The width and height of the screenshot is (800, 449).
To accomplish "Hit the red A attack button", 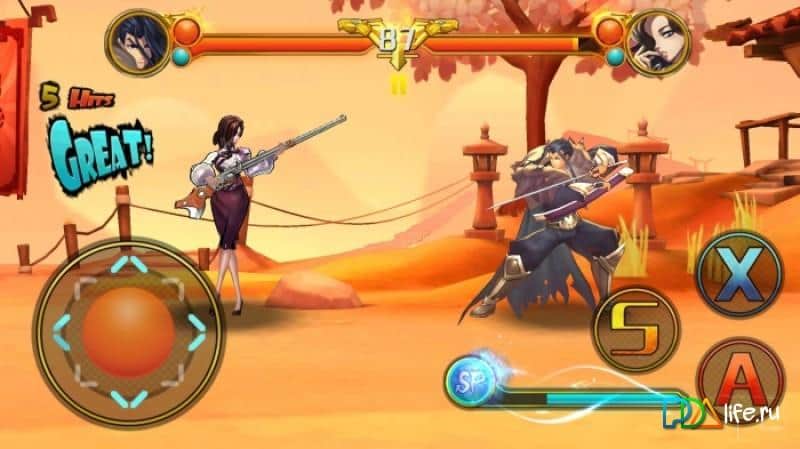I will 739,380.
